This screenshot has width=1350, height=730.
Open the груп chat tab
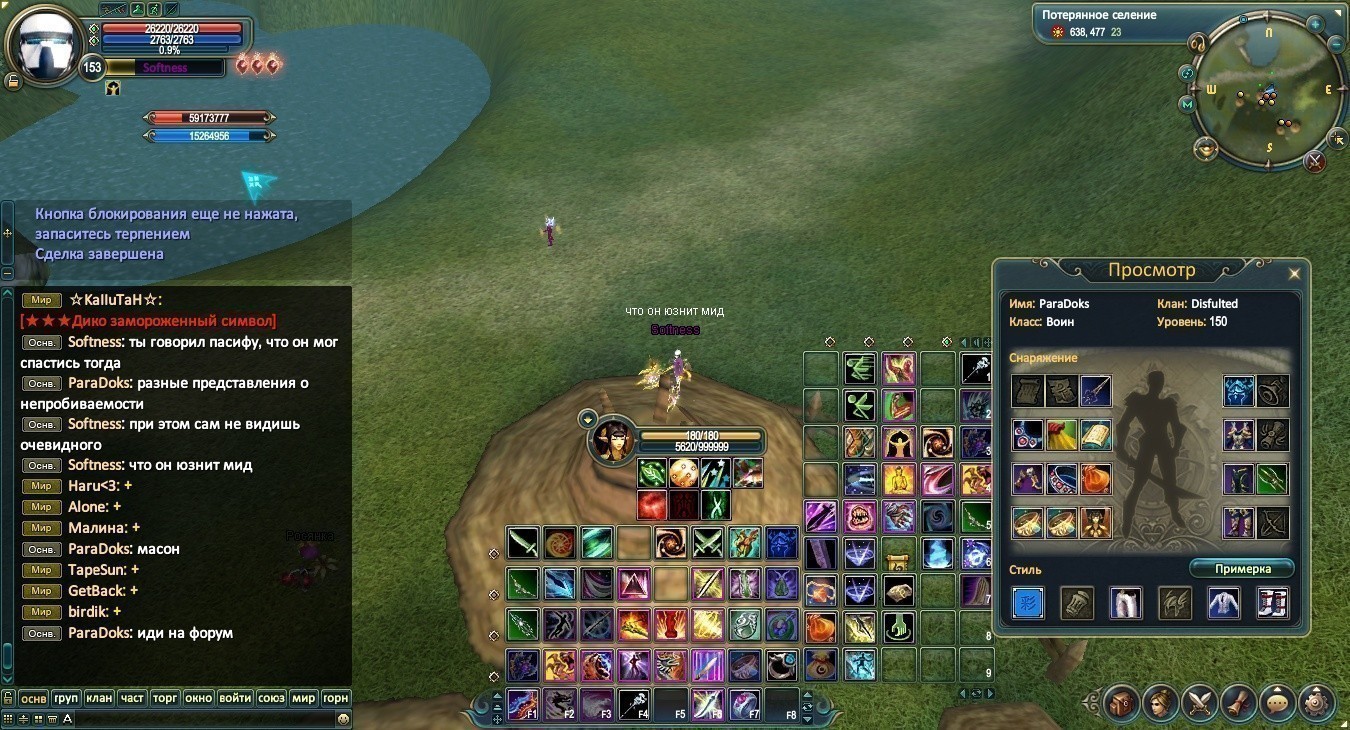[65, 698]
